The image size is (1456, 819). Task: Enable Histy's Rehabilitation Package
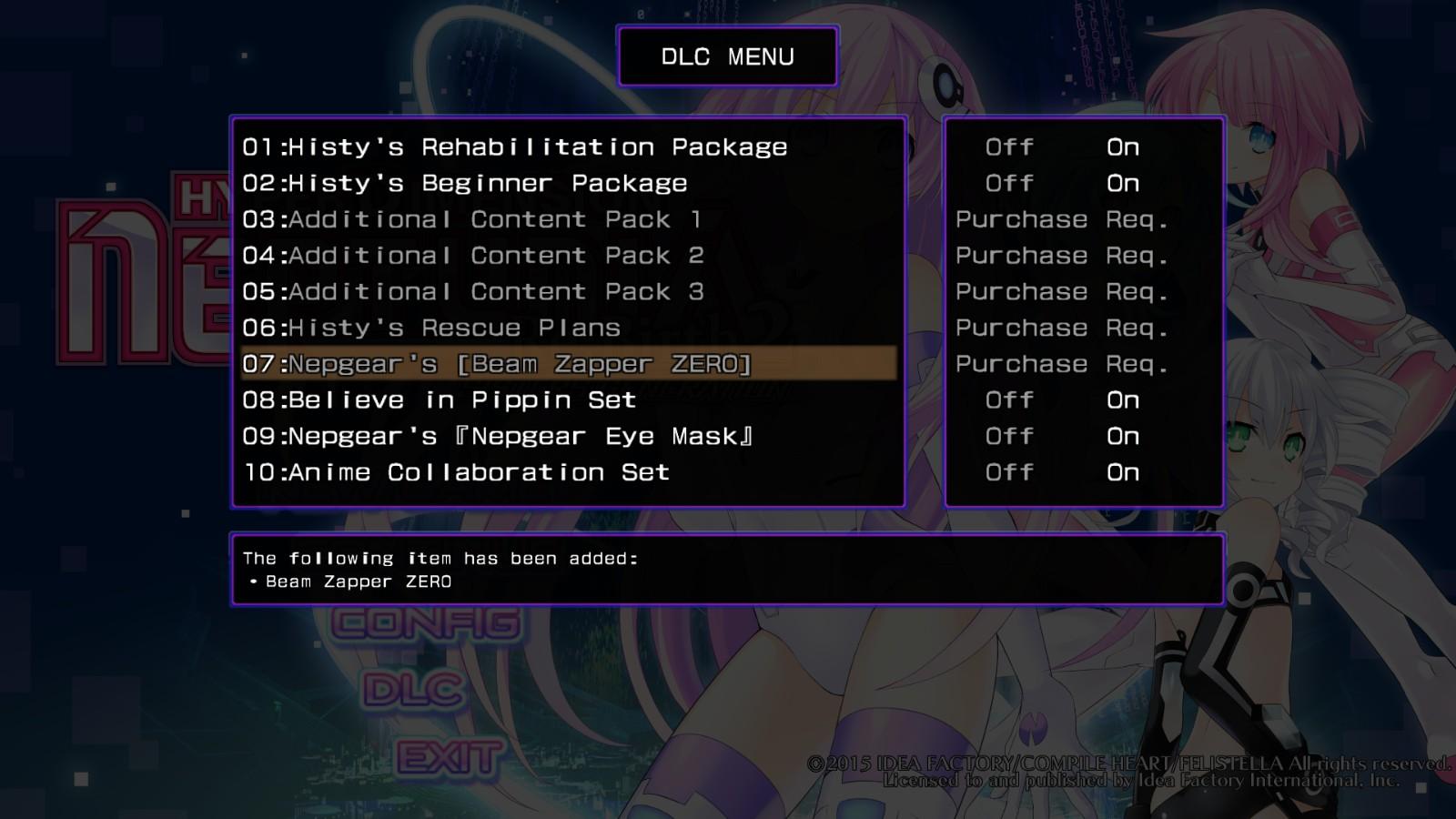click(x=1122, y=147)
